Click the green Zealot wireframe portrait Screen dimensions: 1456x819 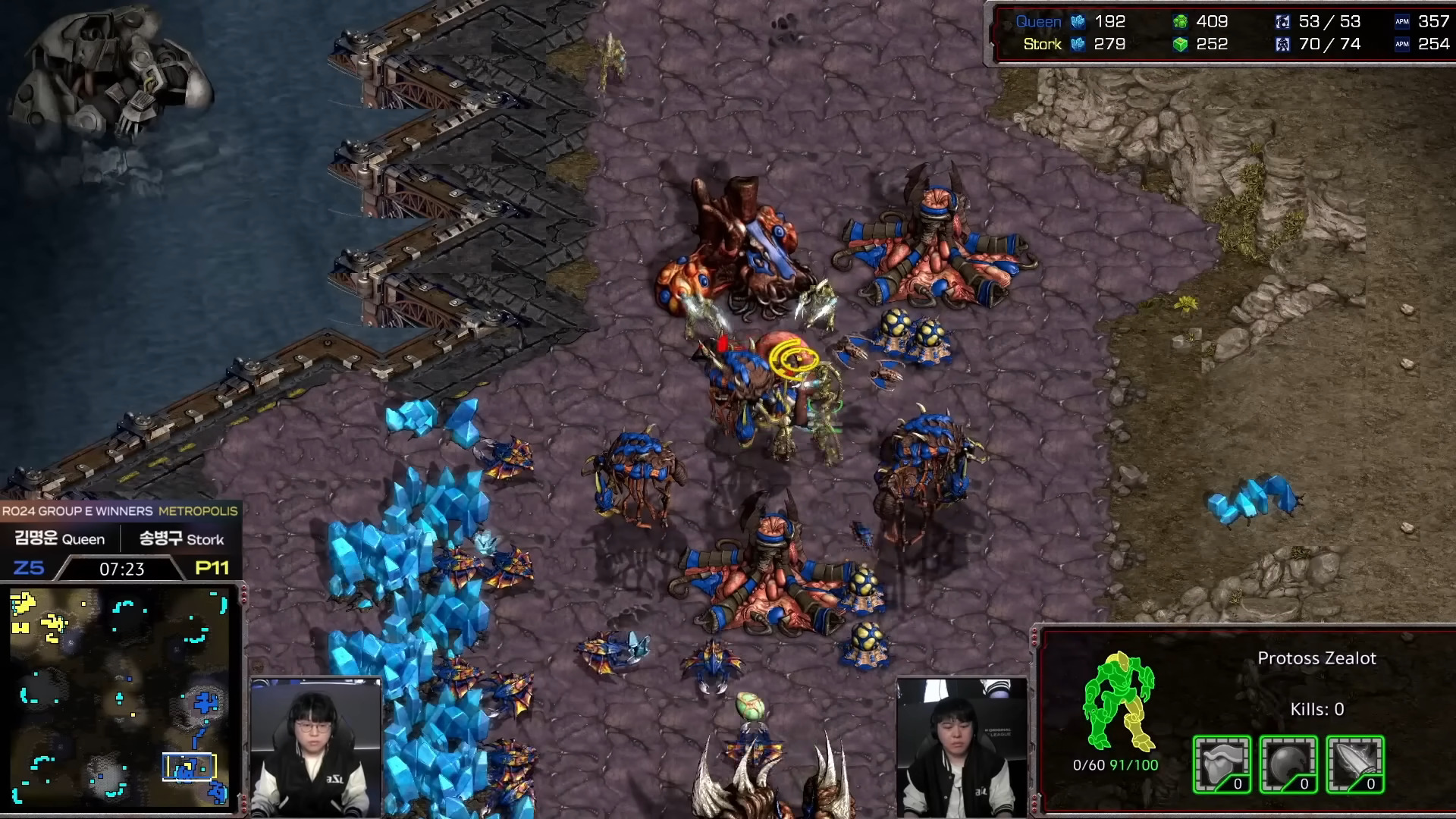pyautogui.click(x=1118, y=701)
